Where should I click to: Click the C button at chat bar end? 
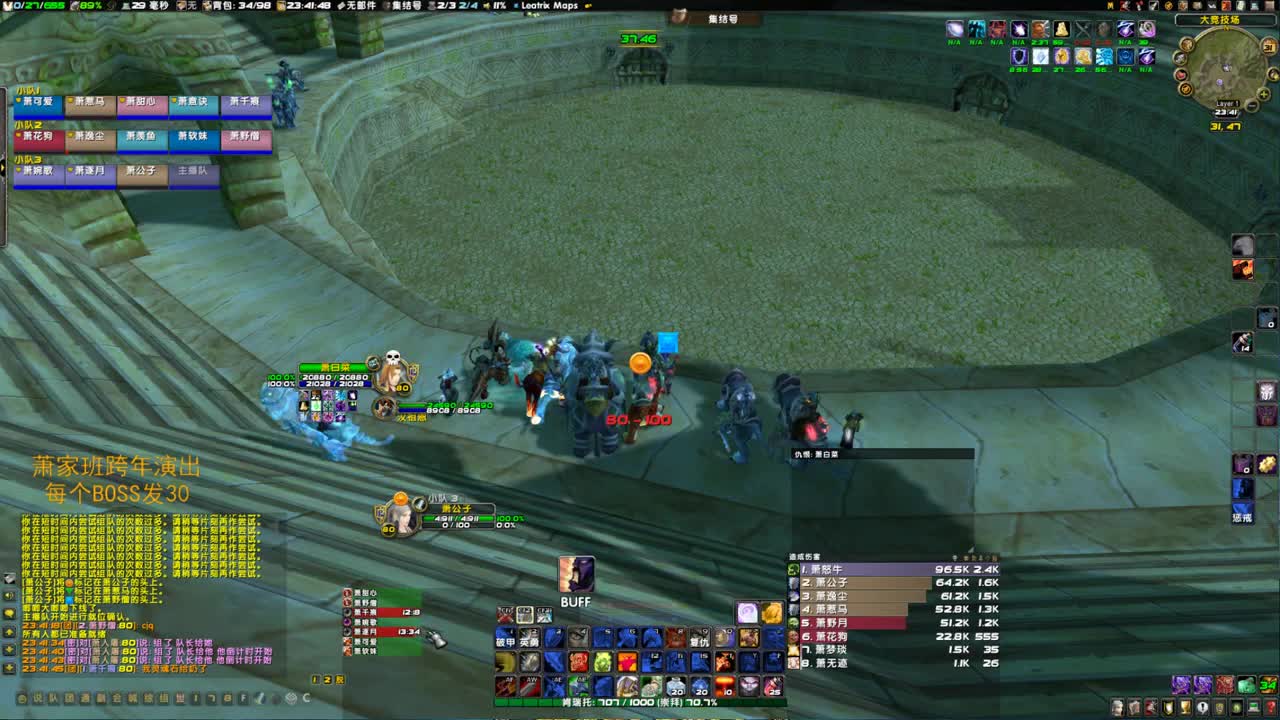click(306, 697)
